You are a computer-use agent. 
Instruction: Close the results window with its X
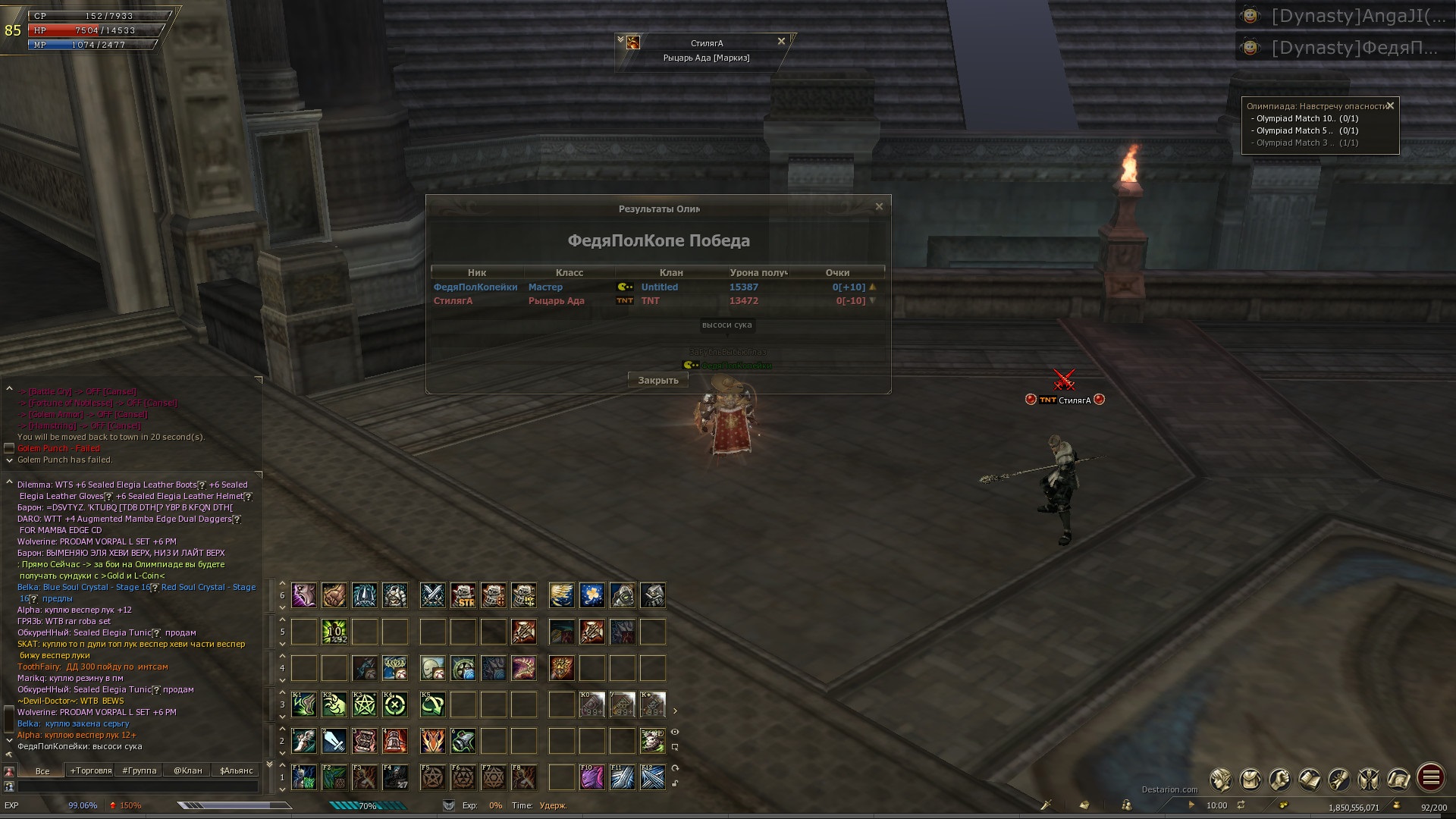tap(879, 206)
